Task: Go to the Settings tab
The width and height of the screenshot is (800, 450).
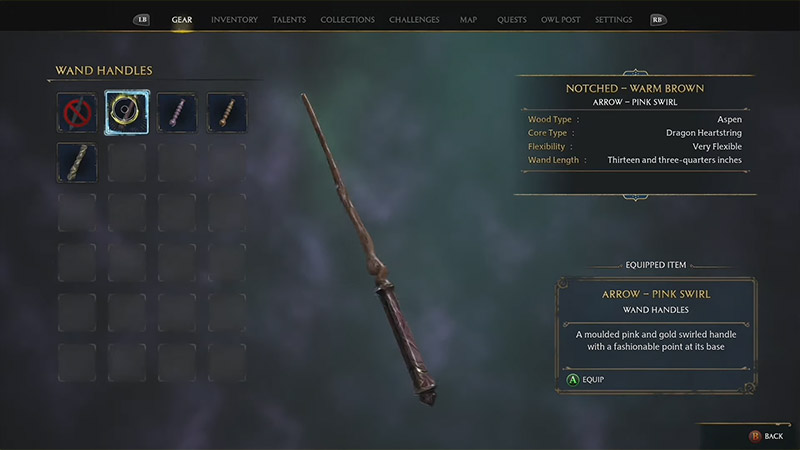Action: pos(613,20)
